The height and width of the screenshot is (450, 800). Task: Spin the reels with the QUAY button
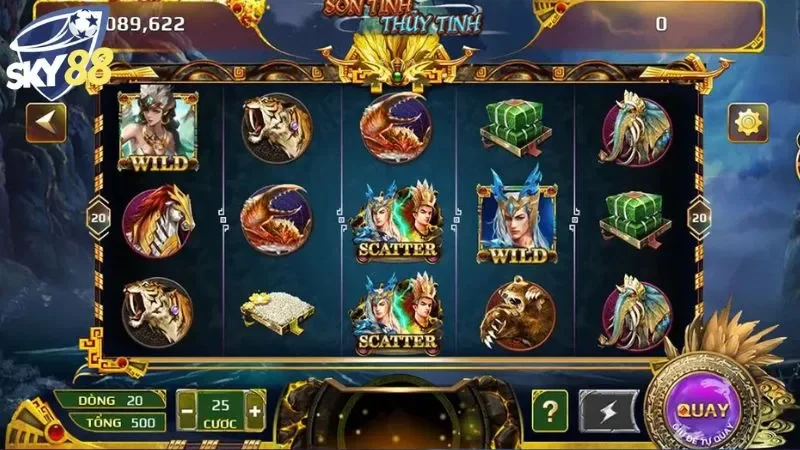[x=703, y=409]
